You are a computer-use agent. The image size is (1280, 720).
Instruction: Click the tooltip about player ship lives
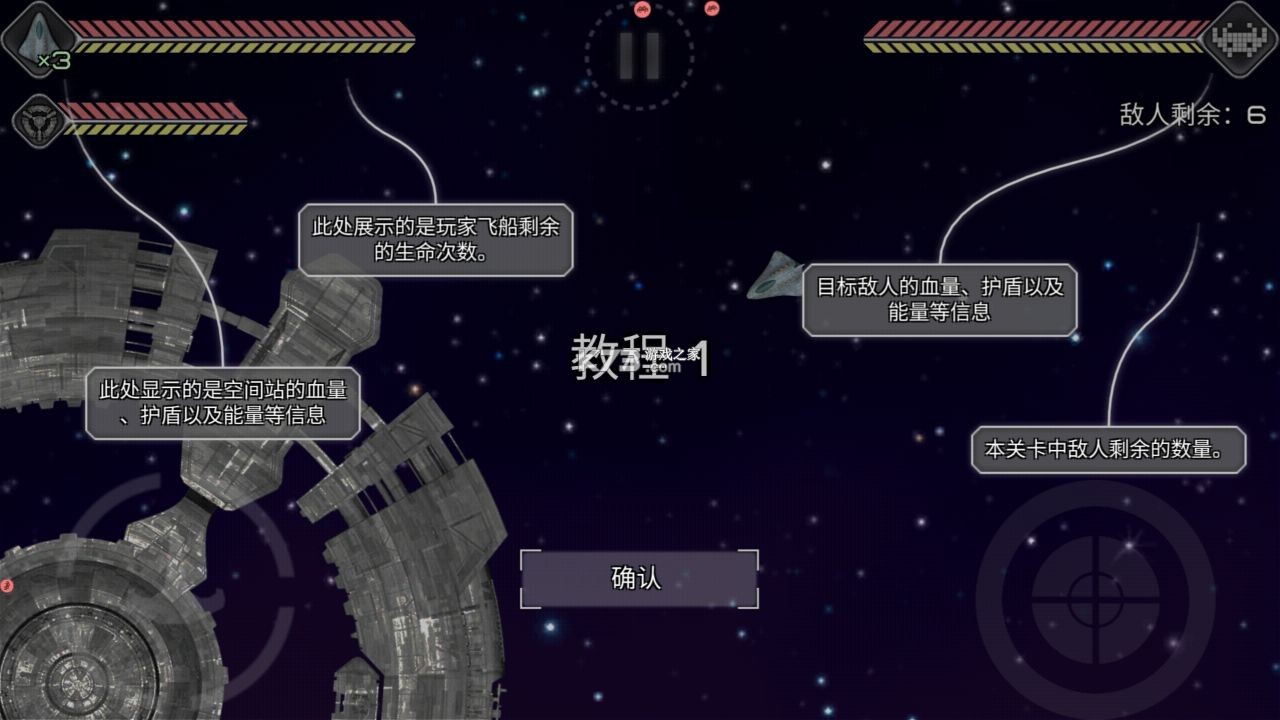coord(436,239)
